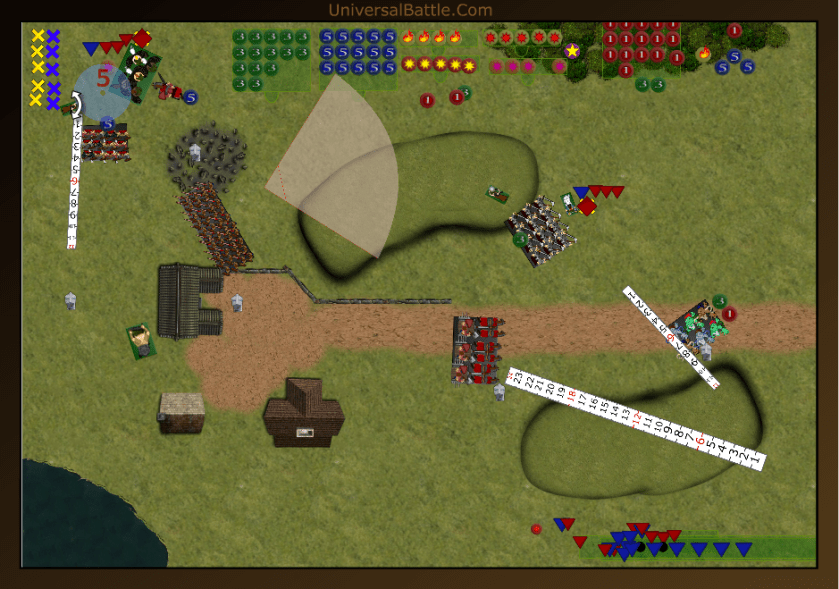
Task: Select the red infantry regiment beside the building
Action: click(214, 227)
